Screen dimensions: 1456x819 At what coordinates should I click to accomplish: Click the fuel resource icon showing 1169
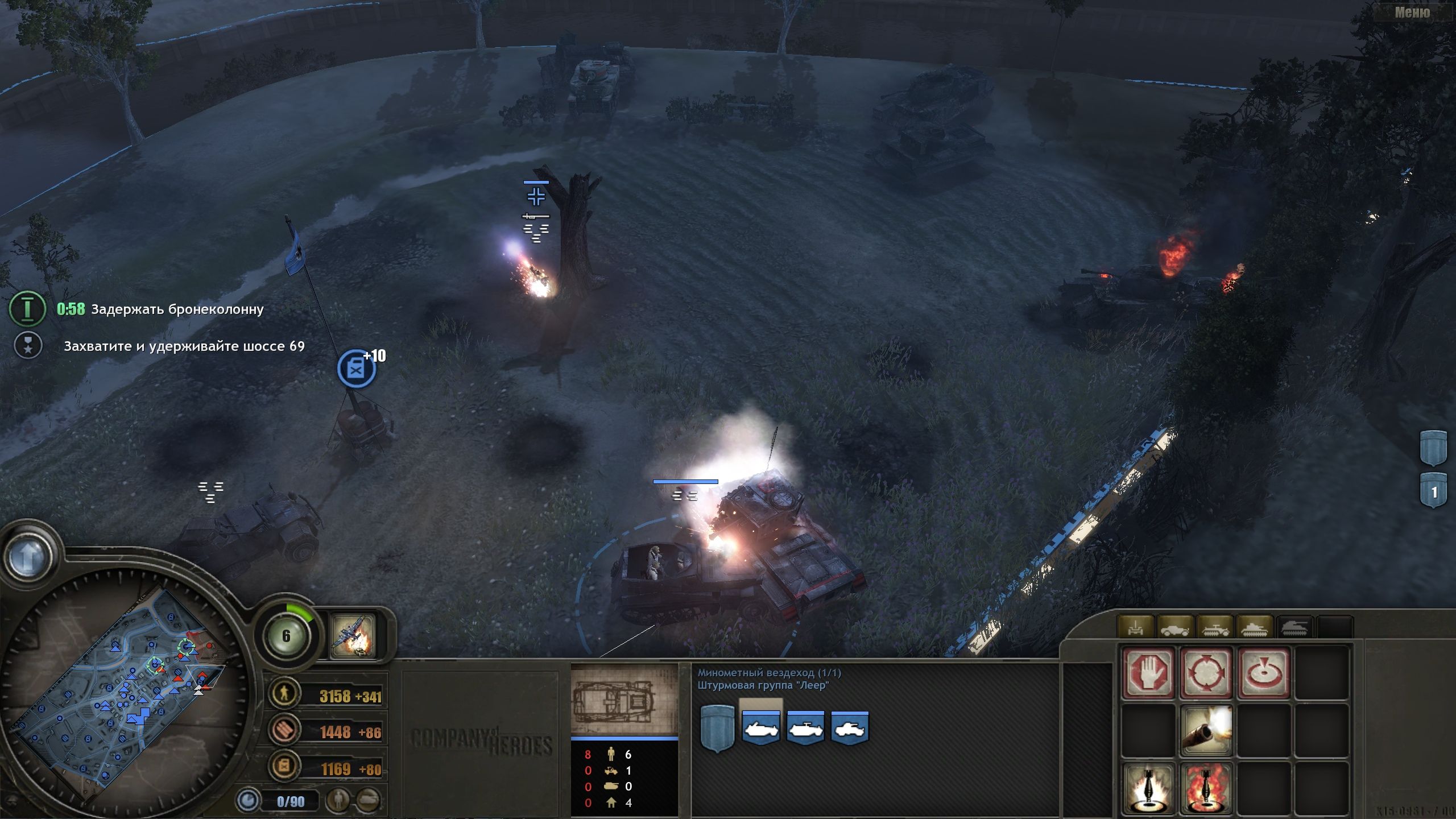click(x=283, y=766)
